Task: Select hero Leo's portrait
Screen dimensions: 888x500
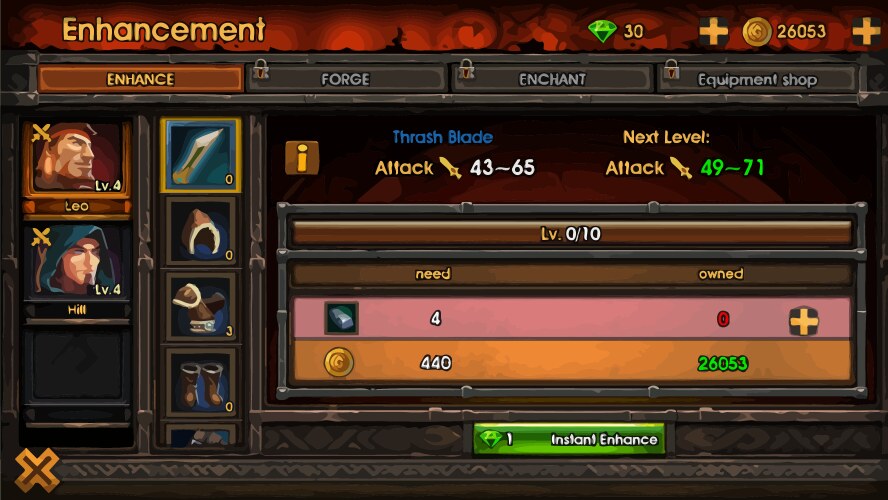Action: click(77, 158)
